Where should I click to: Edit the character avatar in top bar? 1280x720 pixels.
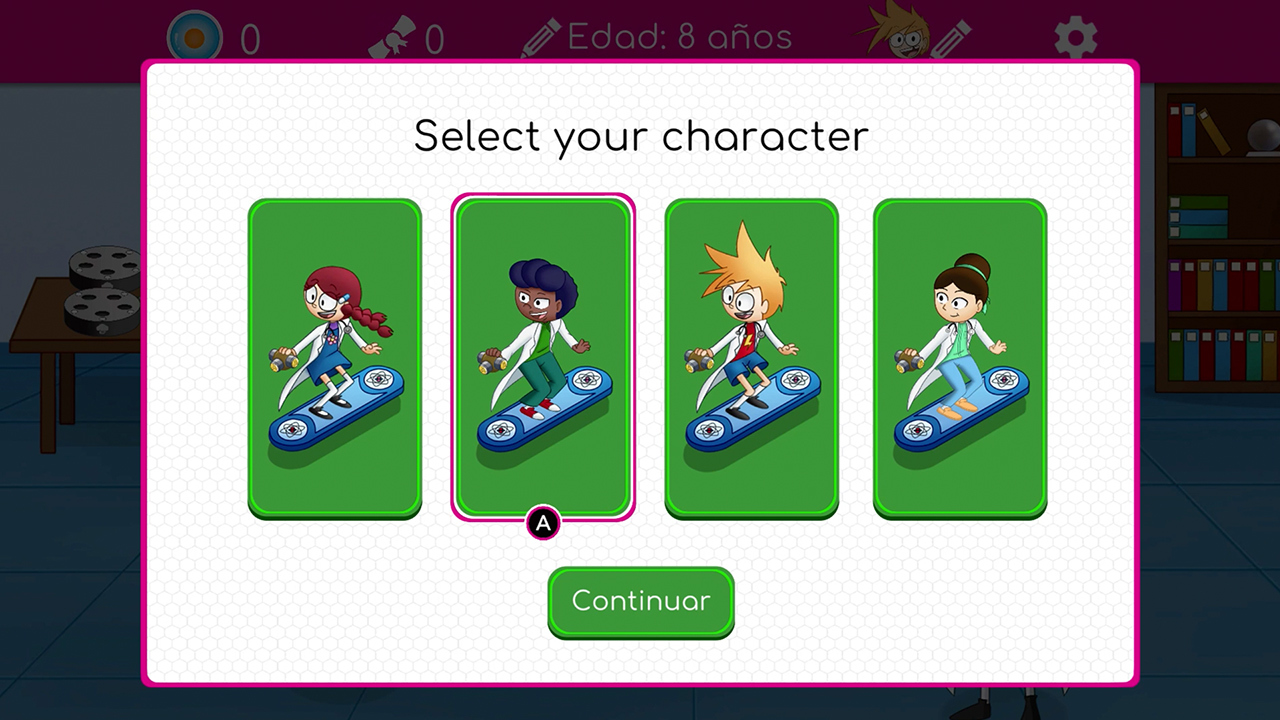click(912, 36)
